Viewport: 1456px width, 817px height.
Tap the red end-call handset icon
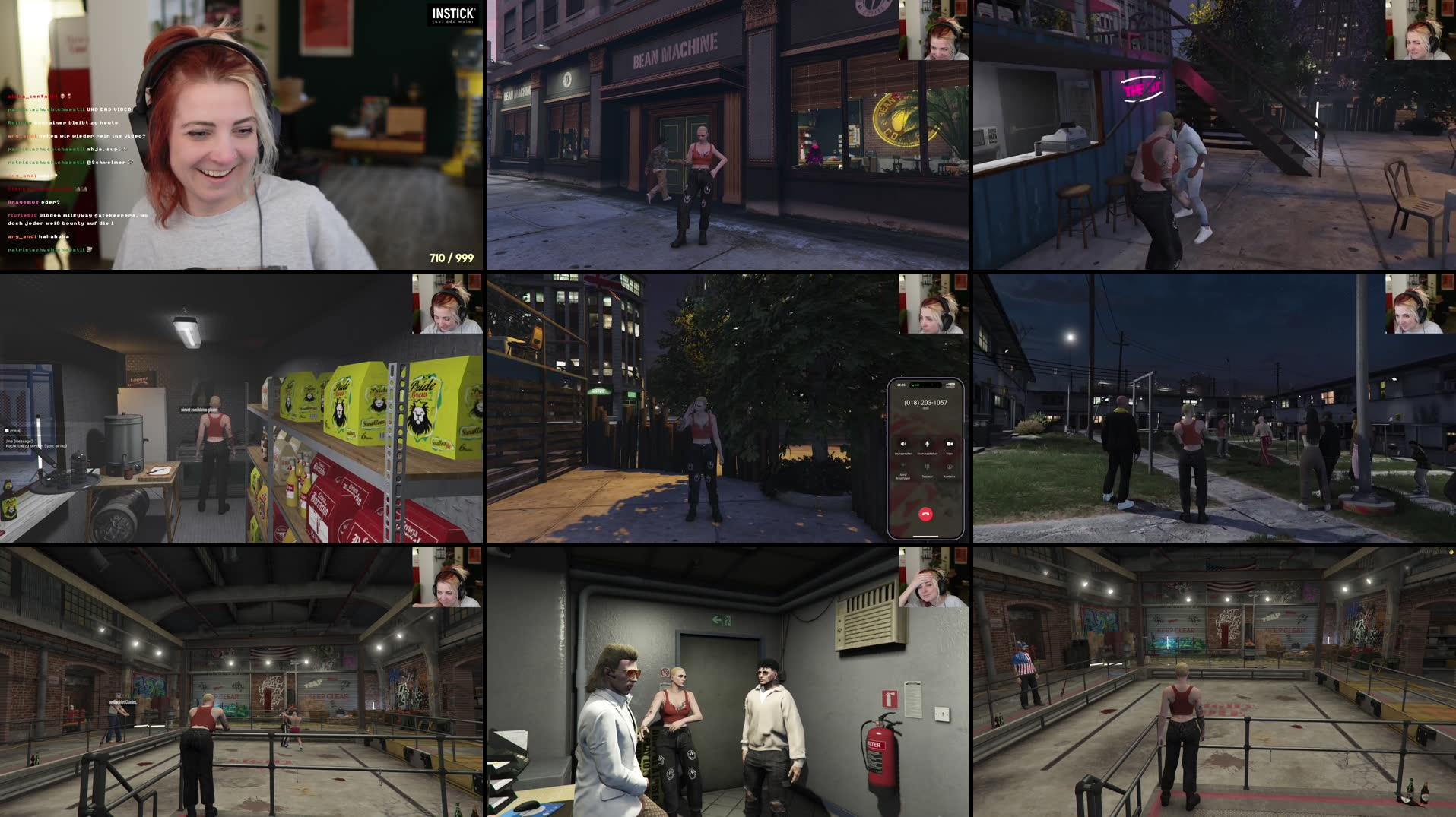[x=926, y=515]
